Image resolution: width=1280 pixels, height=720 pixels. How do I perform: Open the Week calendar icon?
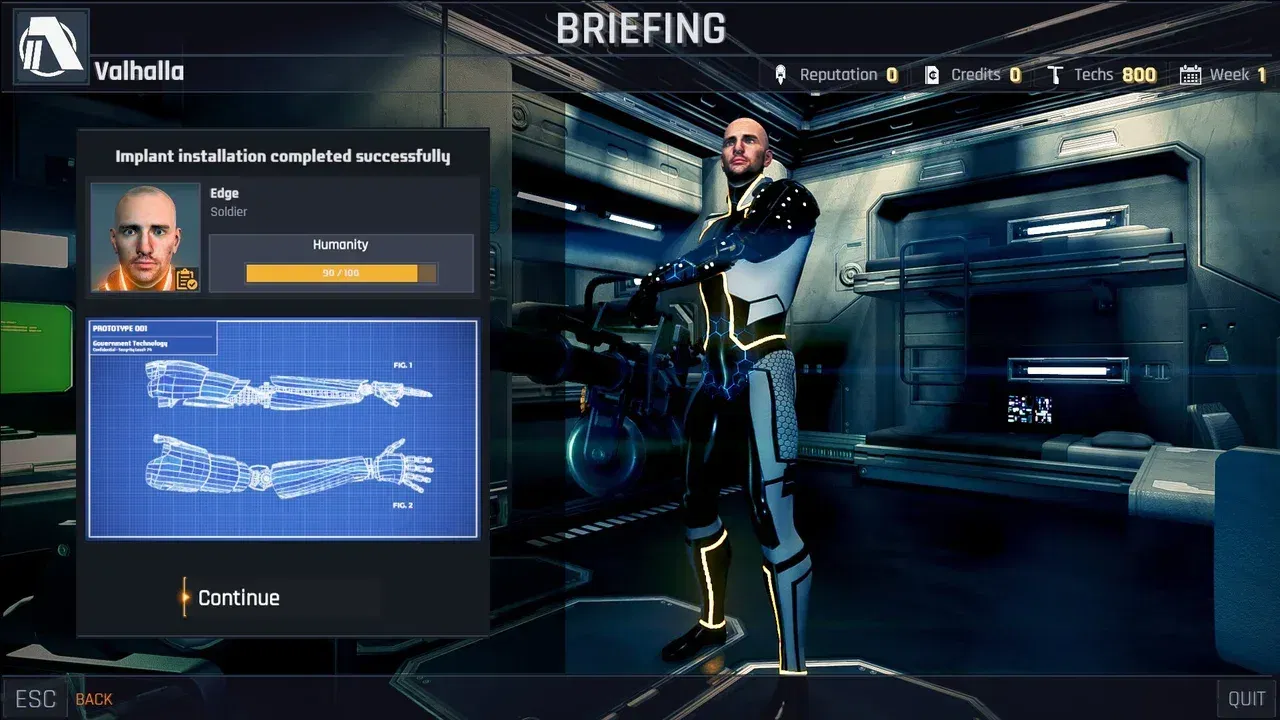1189,73
